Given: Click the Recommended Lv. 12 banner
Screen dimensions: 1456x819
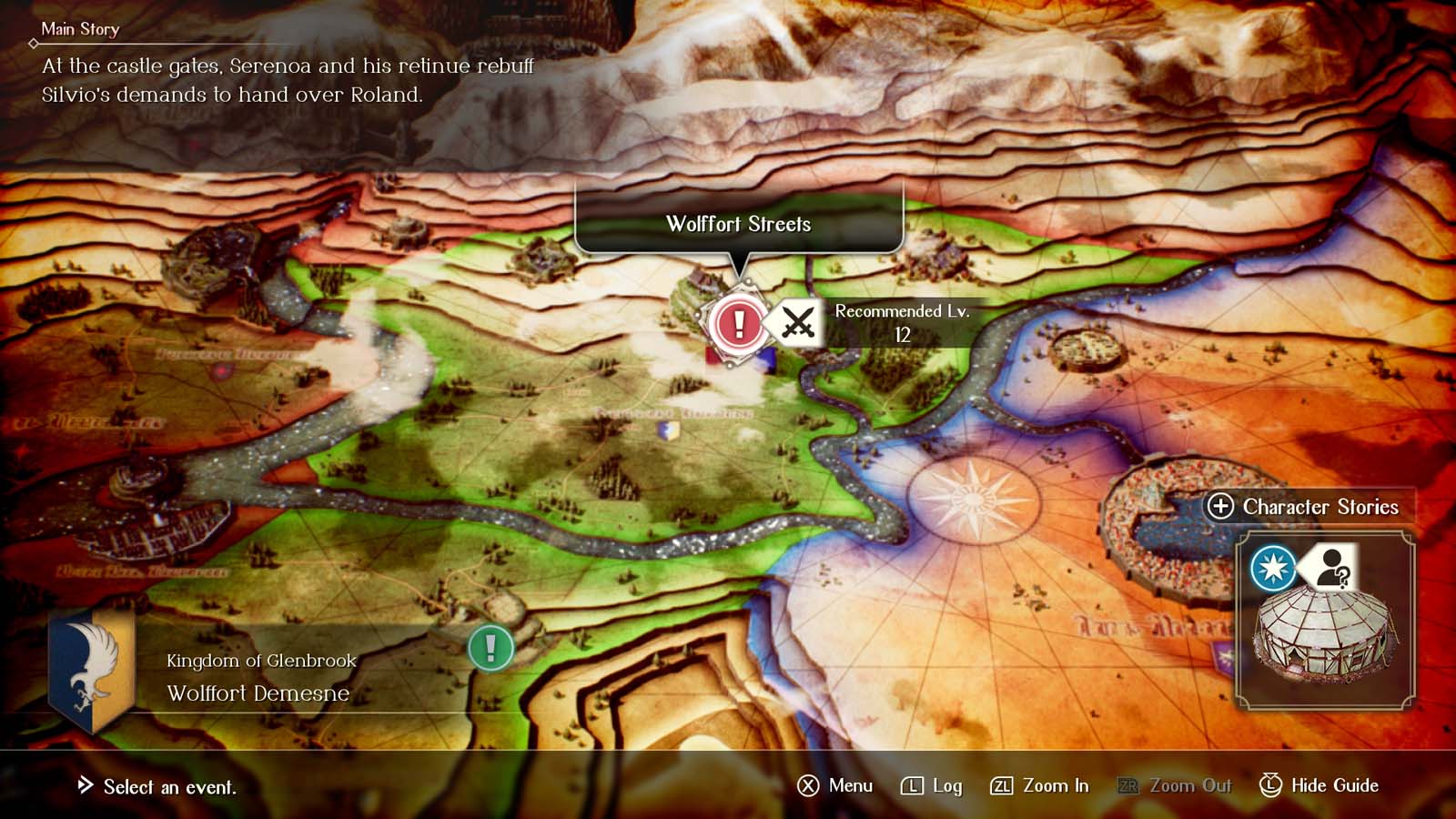Looking at the screenshot, I should [x=901, y=321].
